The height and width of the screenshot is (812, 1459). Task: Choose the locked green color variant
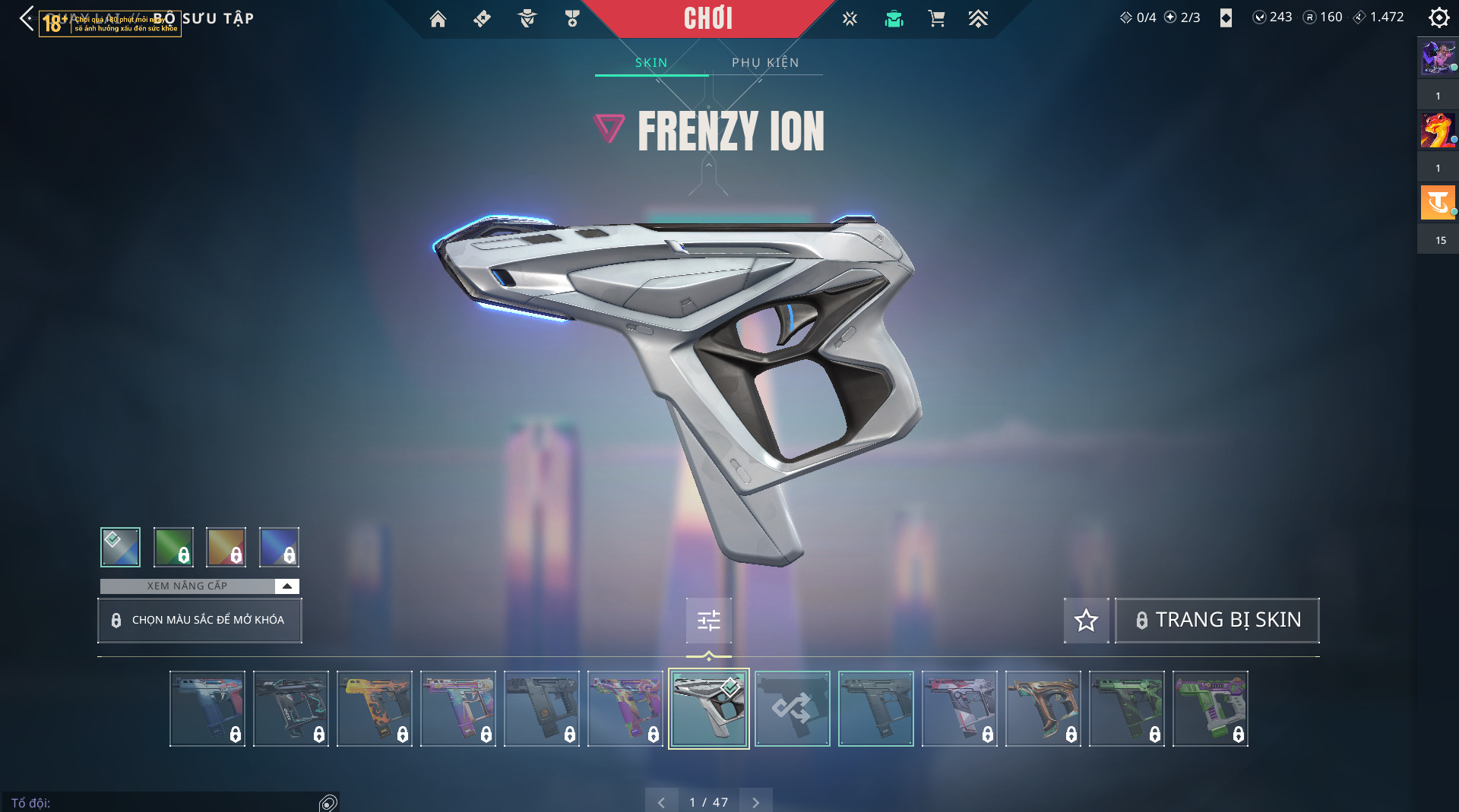(x=173, y=547)
